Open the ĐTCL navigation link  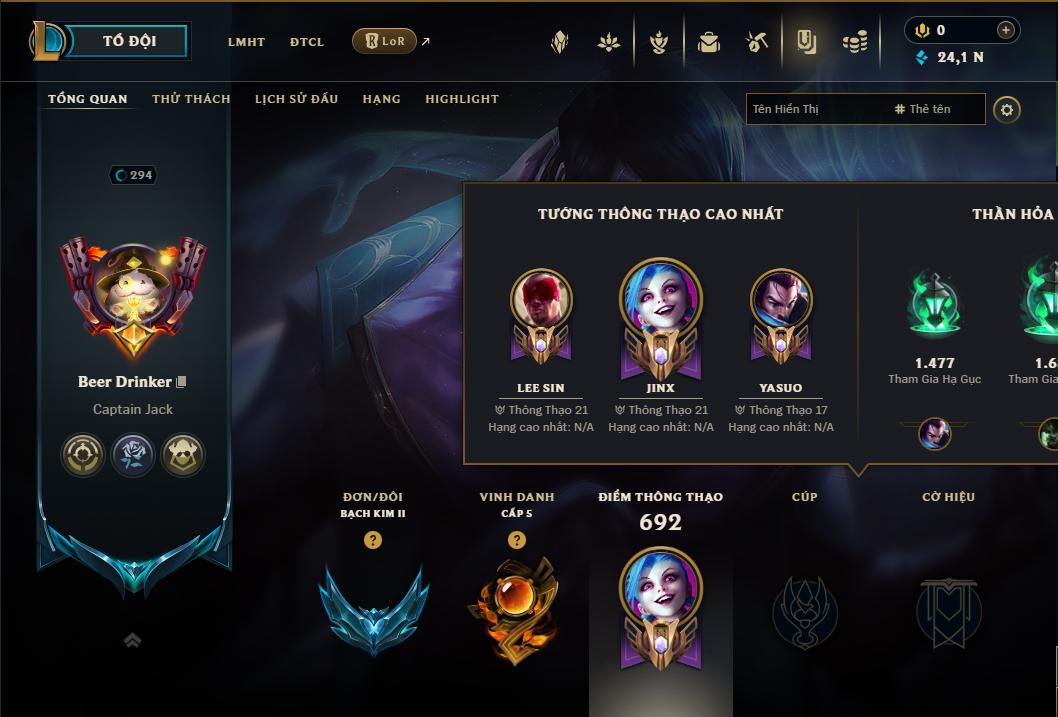307,42
